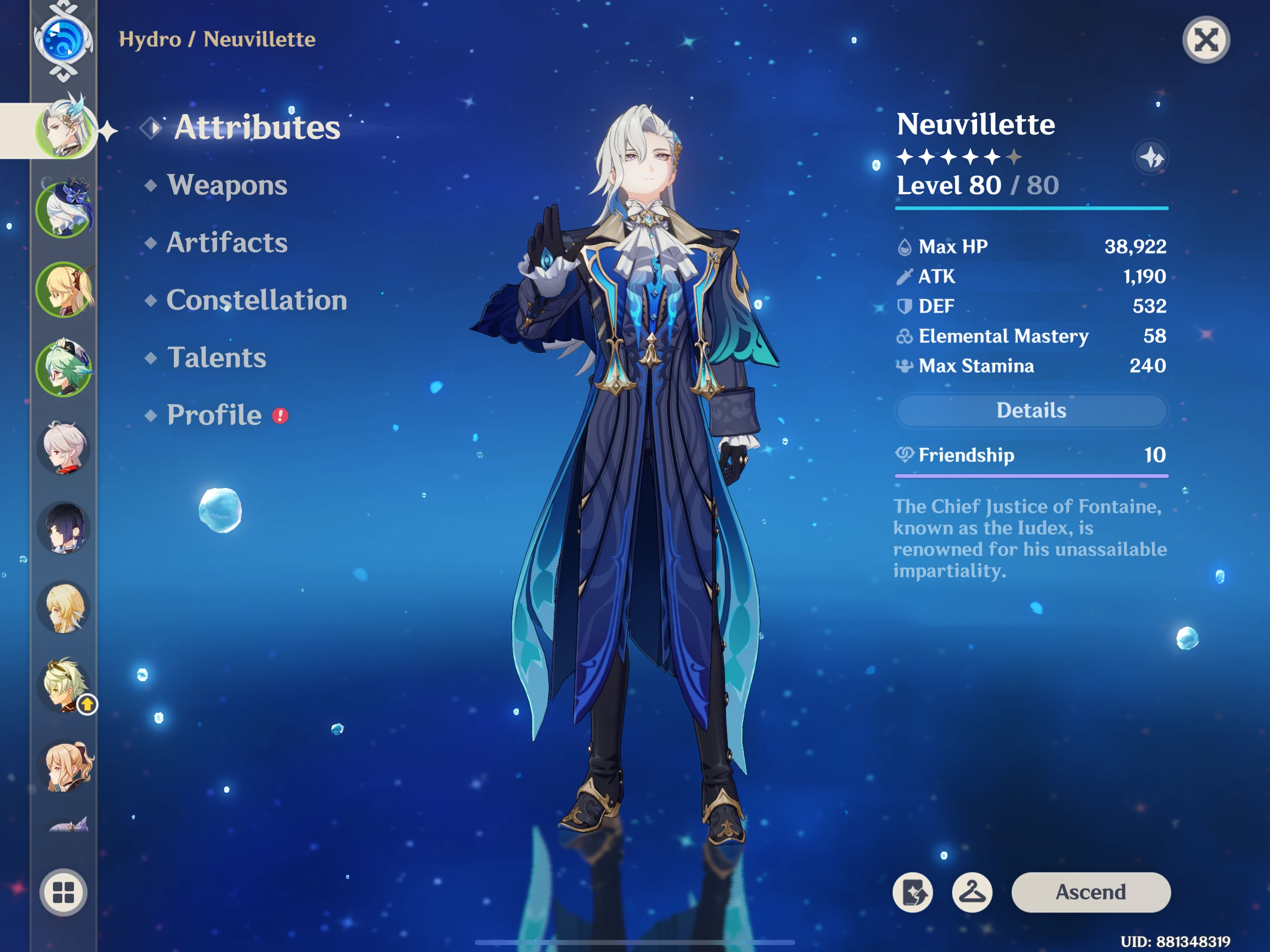
Task: Open the Constellation section
Action: [x=256, y=300]
